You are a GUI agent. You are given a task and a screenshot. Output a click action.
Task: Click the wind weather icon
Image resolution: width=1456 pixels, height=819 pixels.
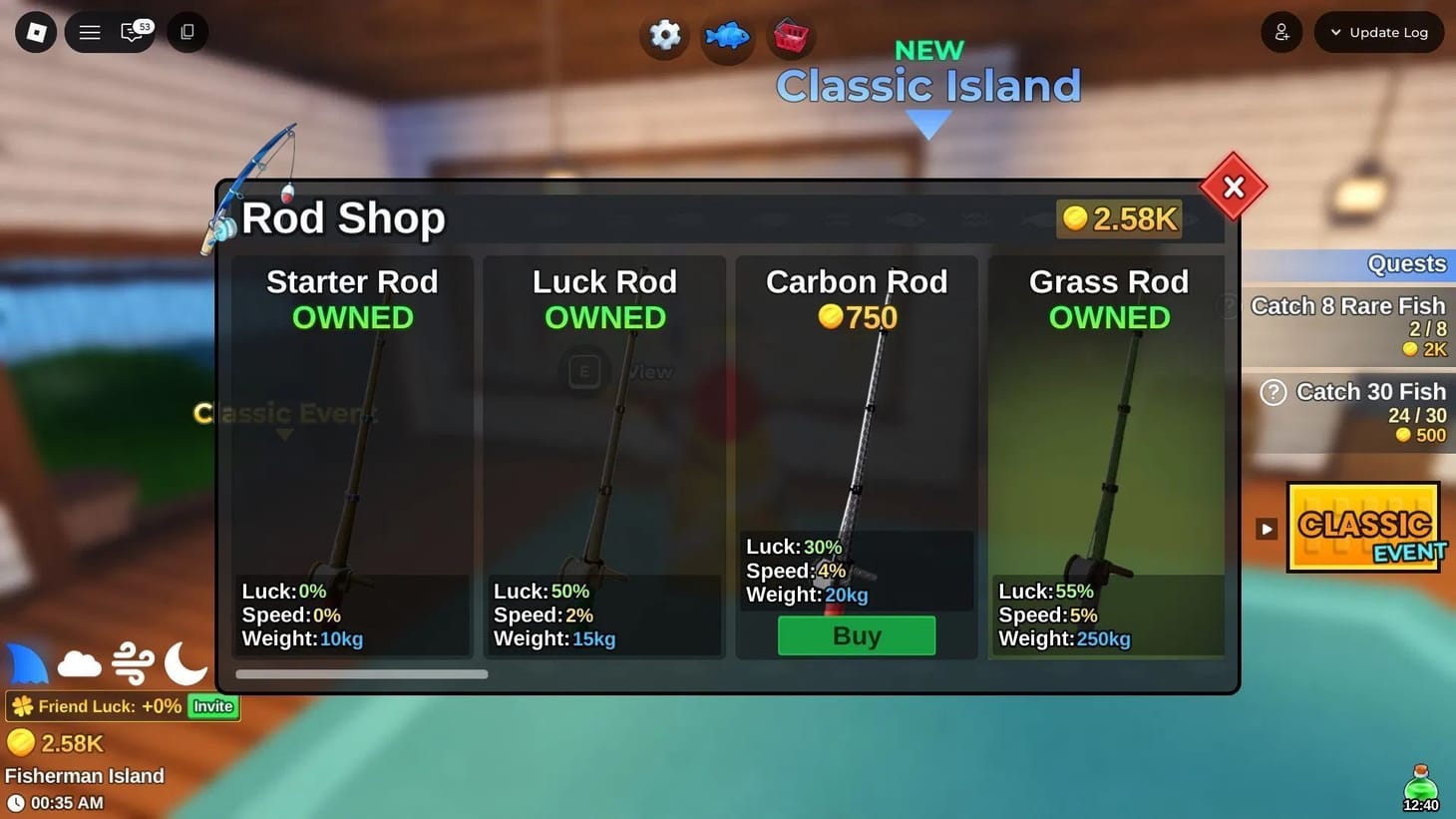click(133, 661)
